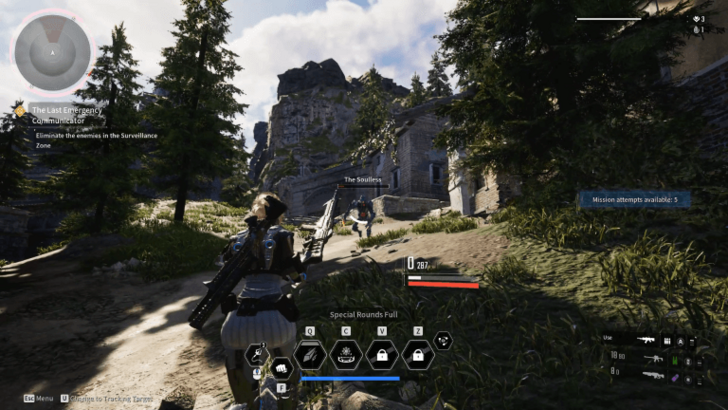Click the circular minimap radar

(51, 51)
